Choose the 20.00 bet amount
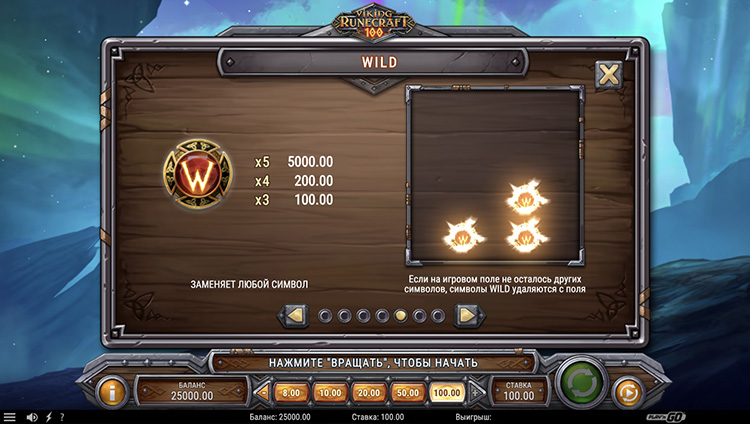Viewport: 750px width, 424px height. click(x=368, y=393)
